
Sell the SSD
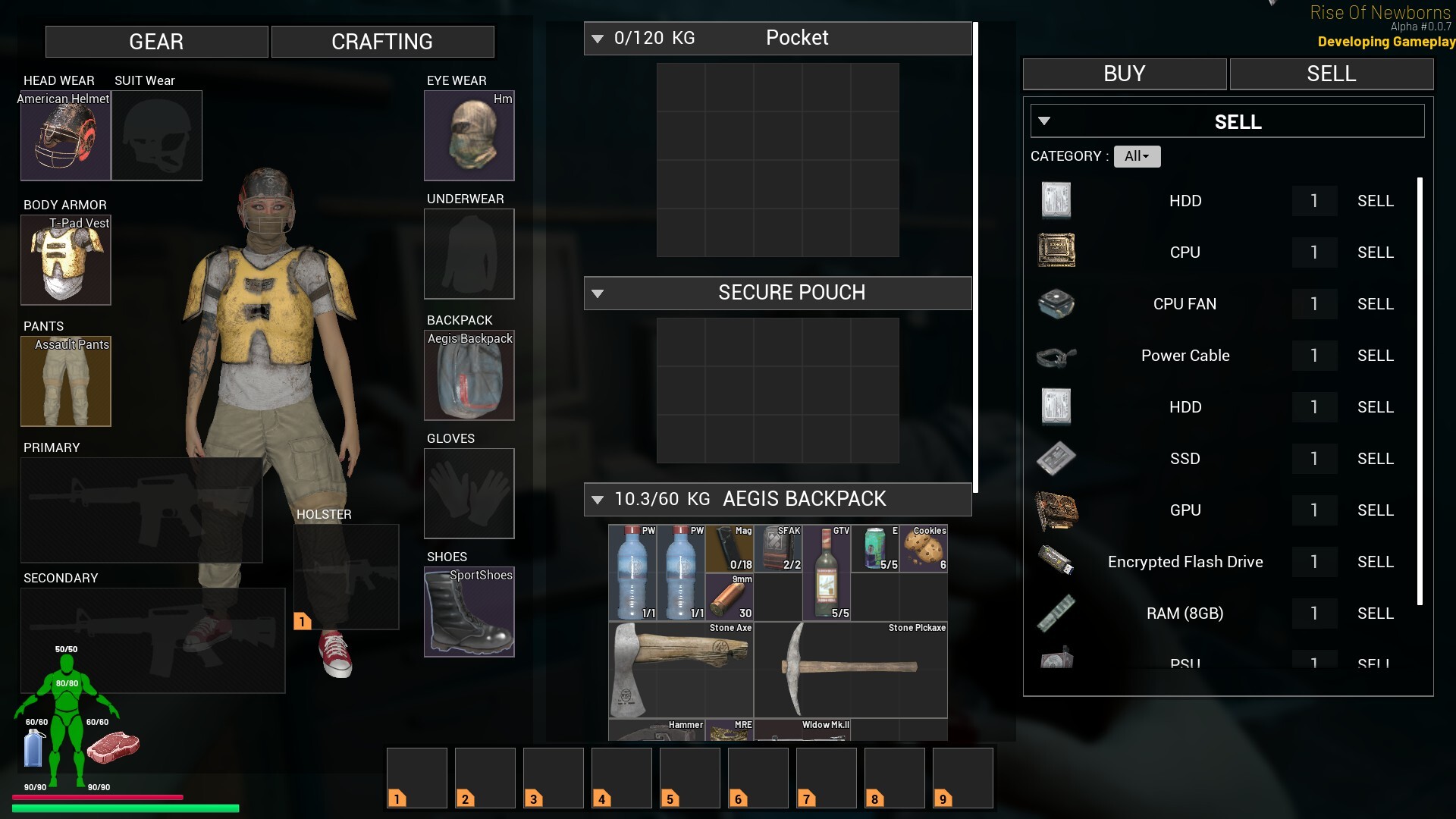point(1375,459)
